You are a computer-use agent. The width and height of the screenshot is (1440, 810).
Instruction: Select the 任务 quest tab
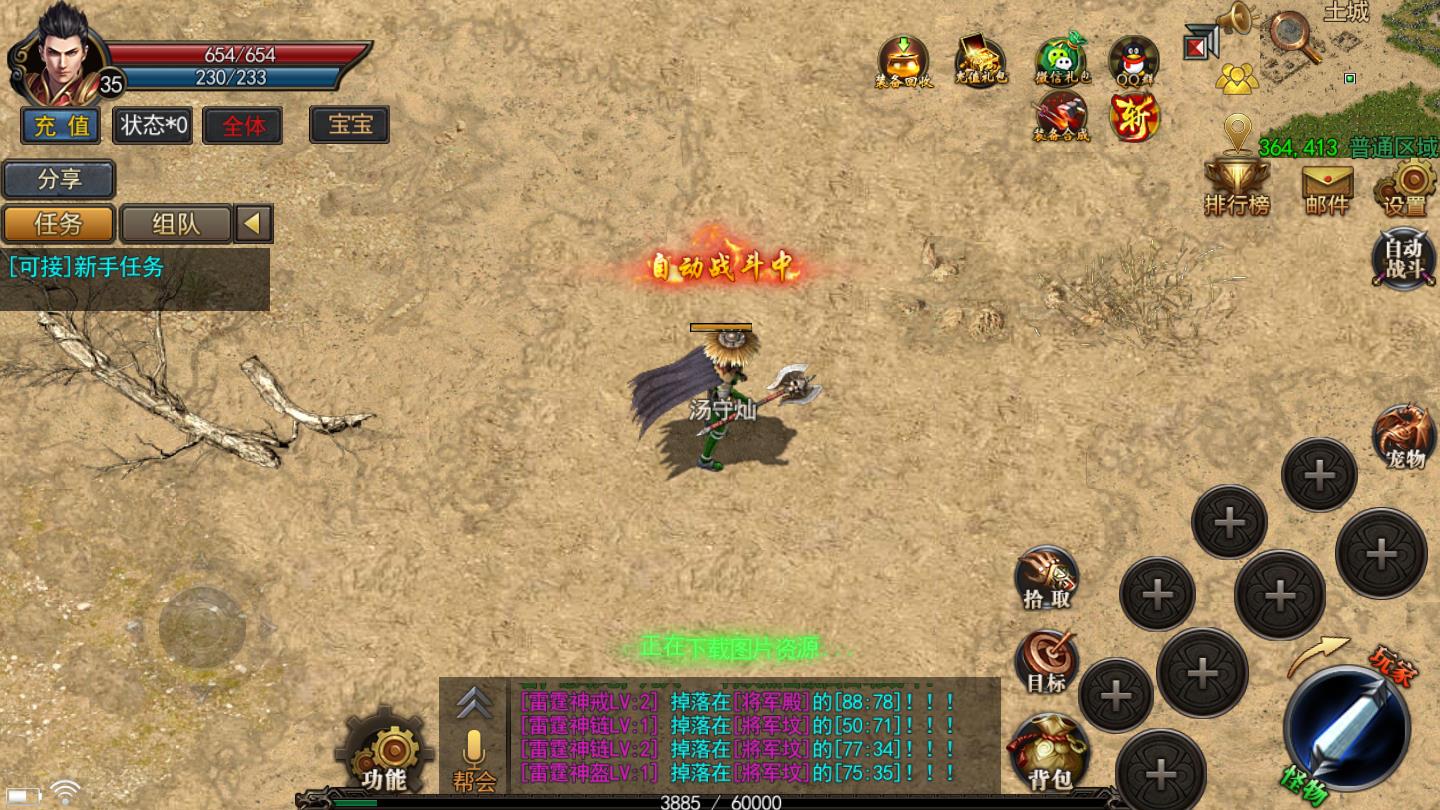58,224
